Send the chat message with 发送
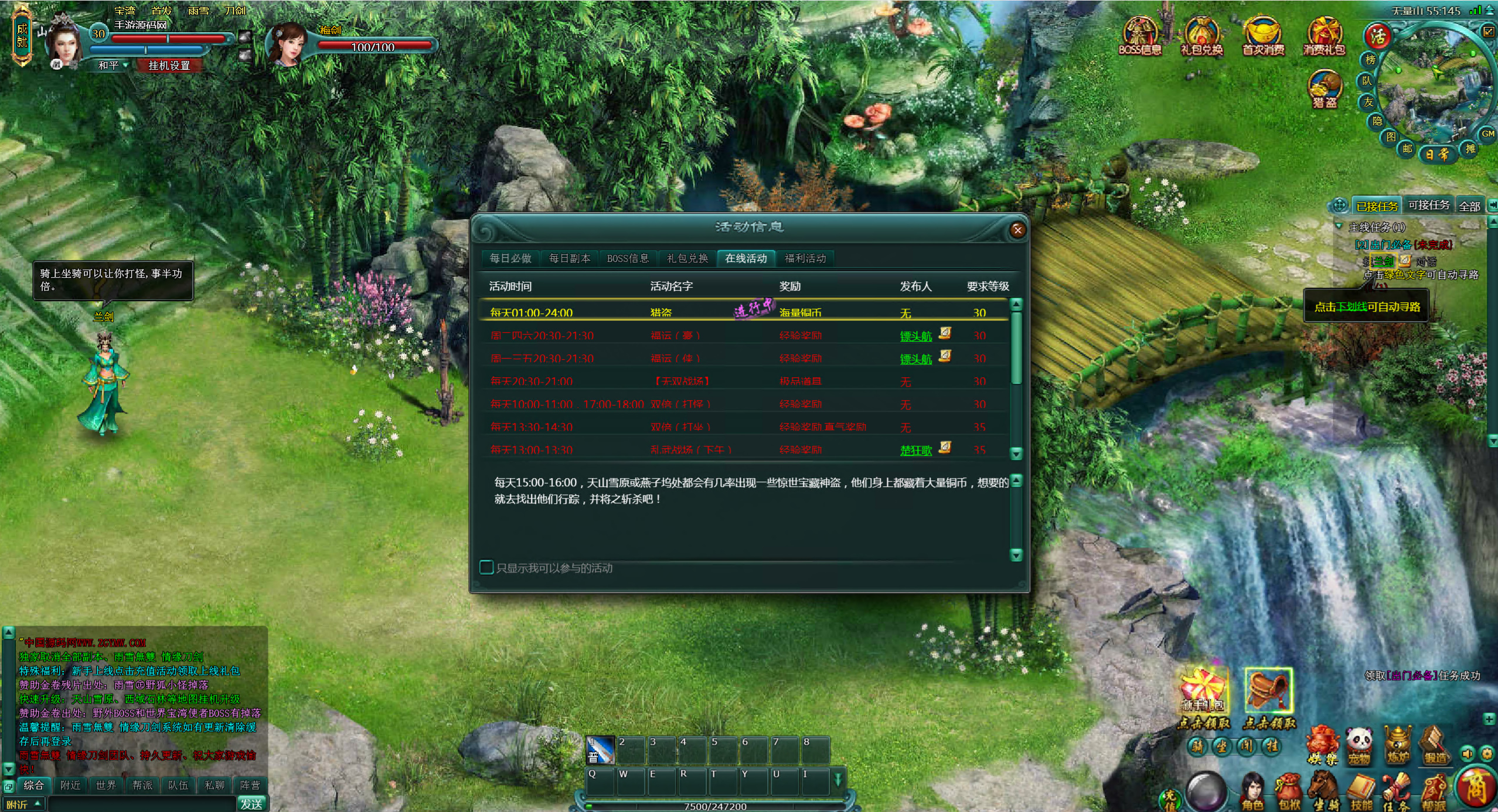Screen dimensions: 1498x812 pos(251,804)
